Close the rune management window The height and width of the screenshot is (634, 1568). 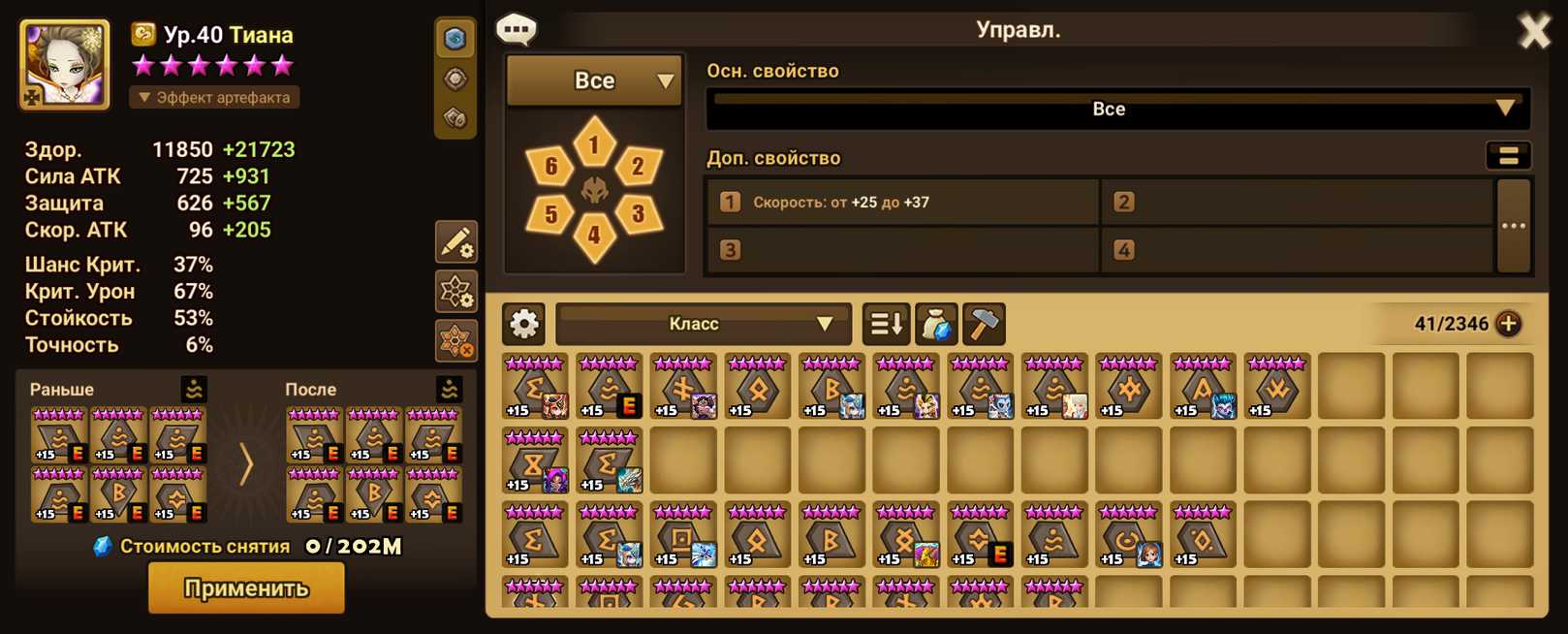click(x=1534, y=31)
